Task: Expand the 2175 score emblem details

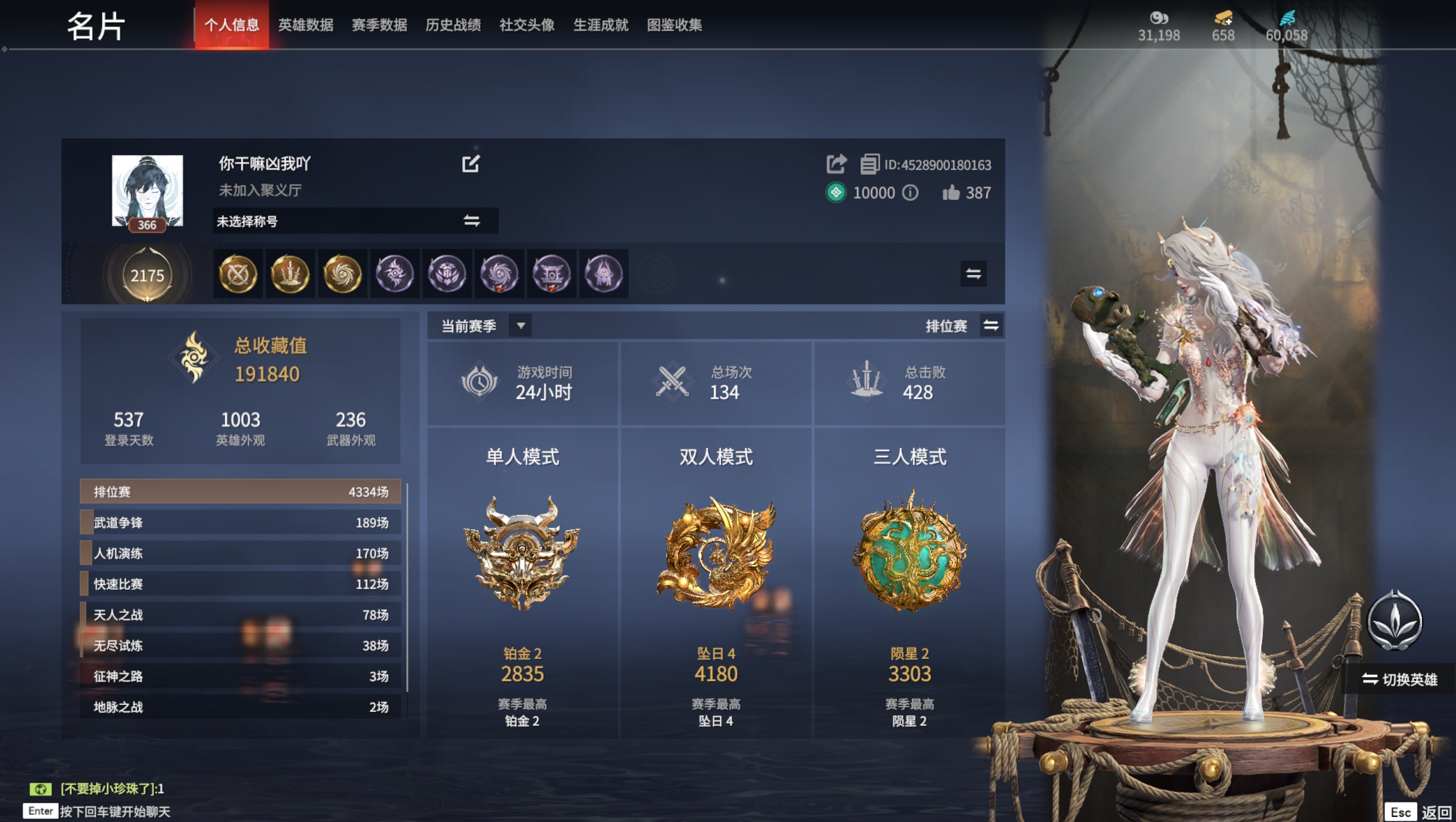Action: tap(149, 275)
